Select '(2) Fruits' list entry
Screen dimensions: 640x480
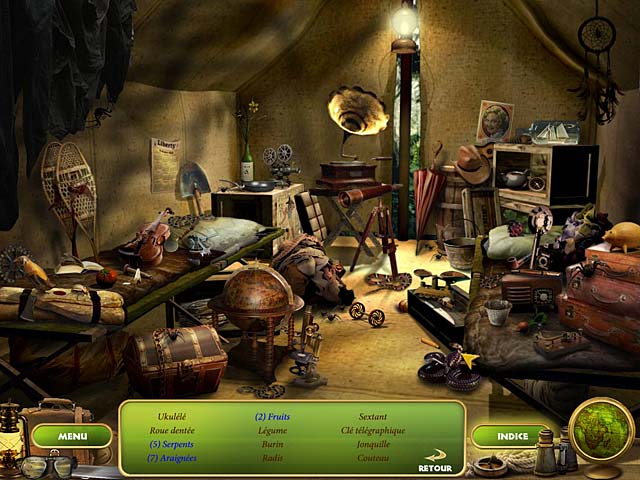[273, 416]
